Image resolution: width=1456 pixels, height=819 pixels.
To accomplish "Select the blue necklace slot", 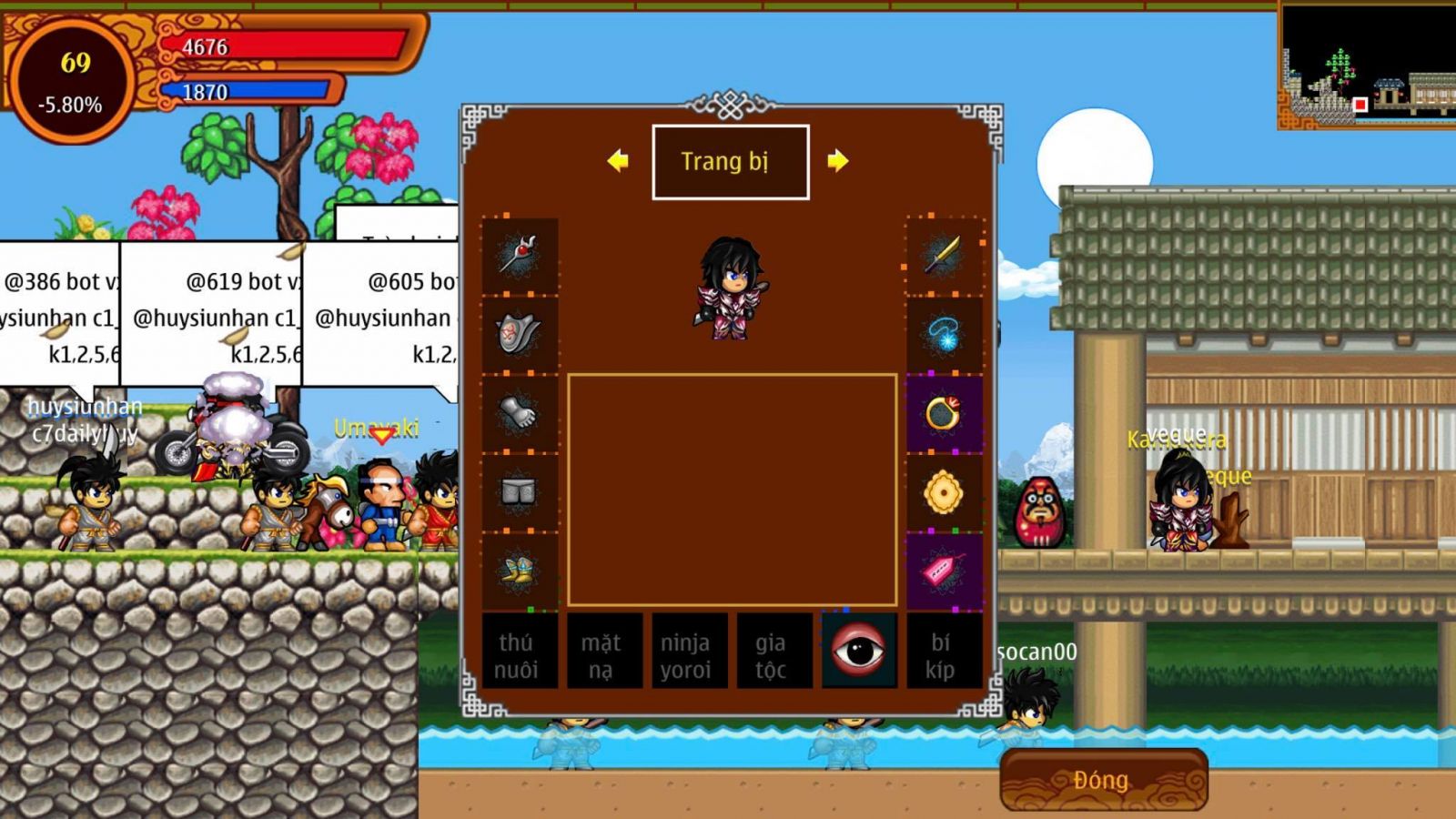I will click(x=944, y=334).
